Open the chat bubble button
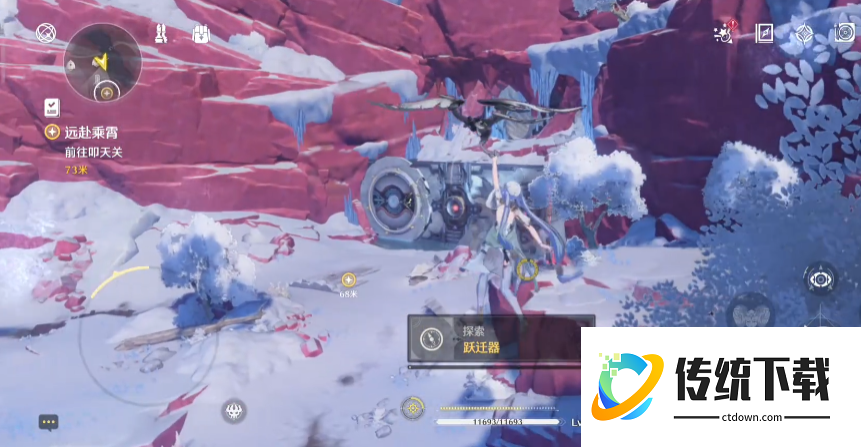The width and height of the screenshot is (861, 447). point(48,422)
